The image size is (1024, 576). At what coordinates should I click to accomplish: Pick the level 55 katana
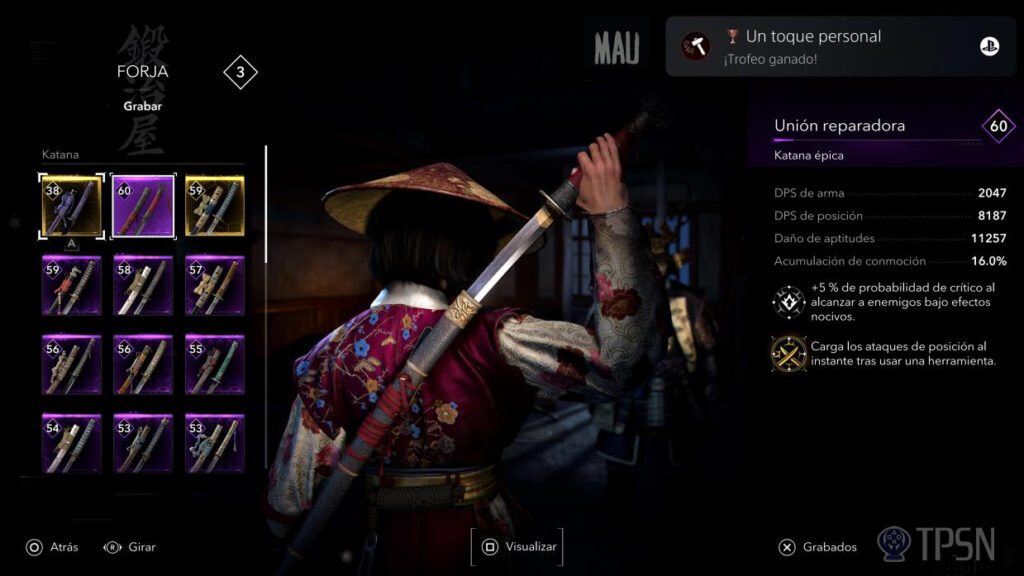point(214,364)
